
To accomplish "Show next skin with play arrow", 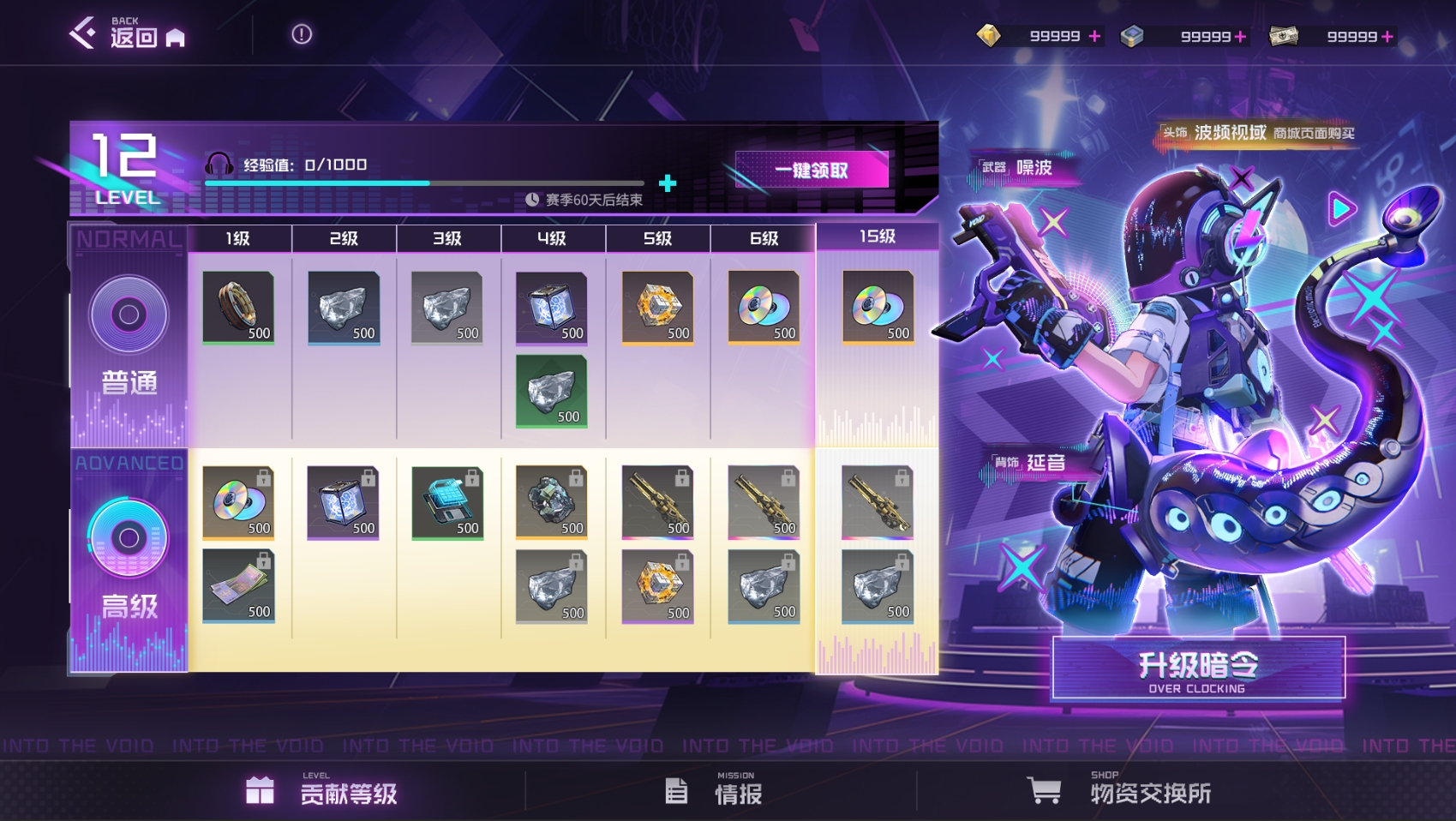I will point(1341,208).
